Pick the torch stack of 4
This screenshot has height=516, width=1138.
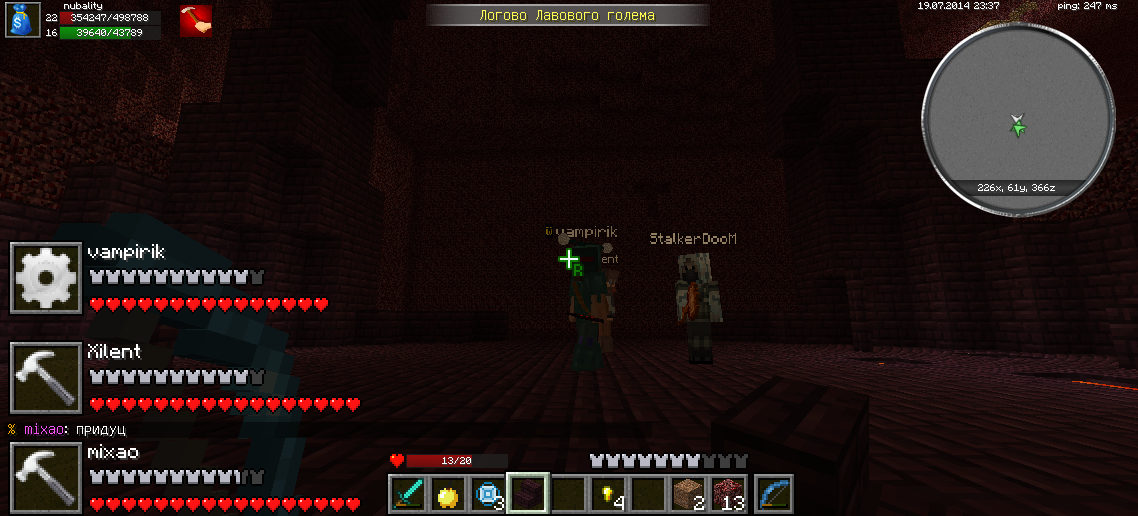tap(608, 495)
